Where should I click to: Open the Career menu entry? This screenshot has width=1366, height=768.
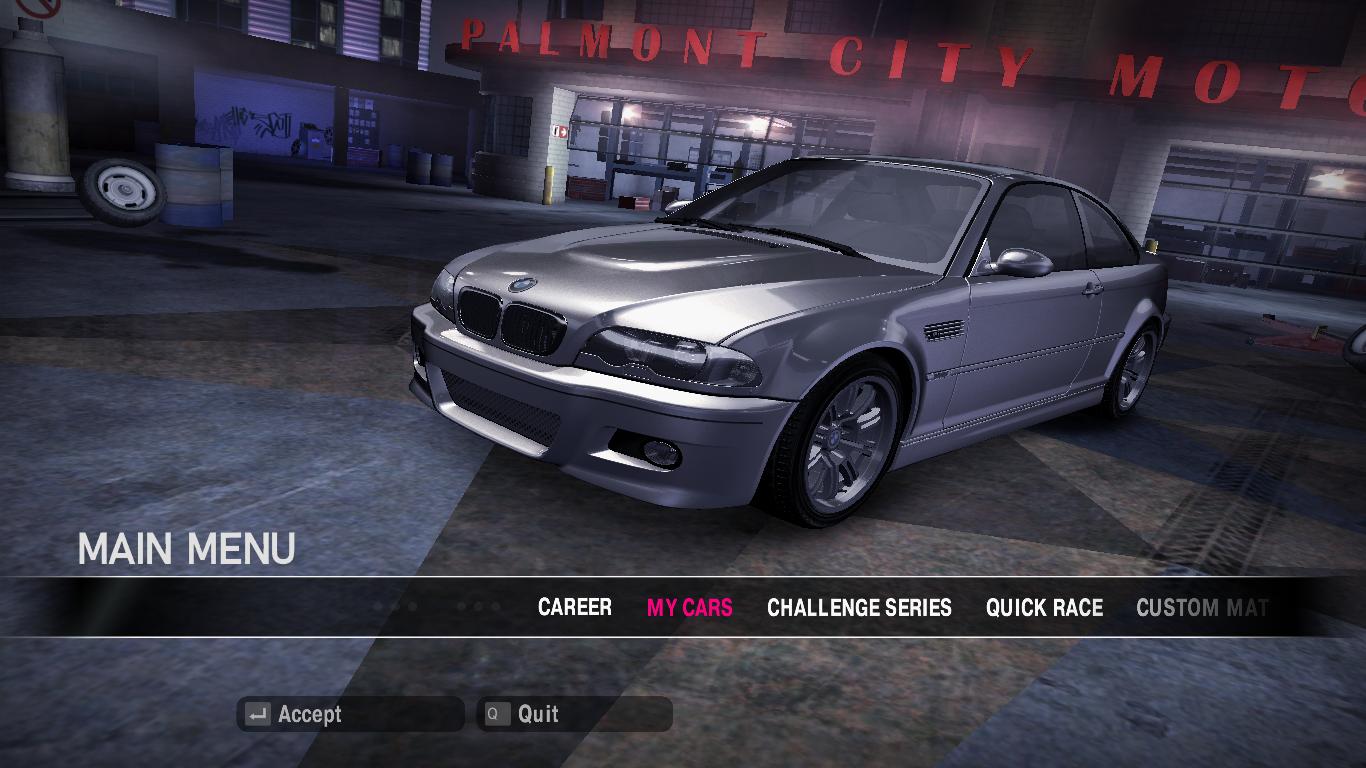(x=574, y=608)
